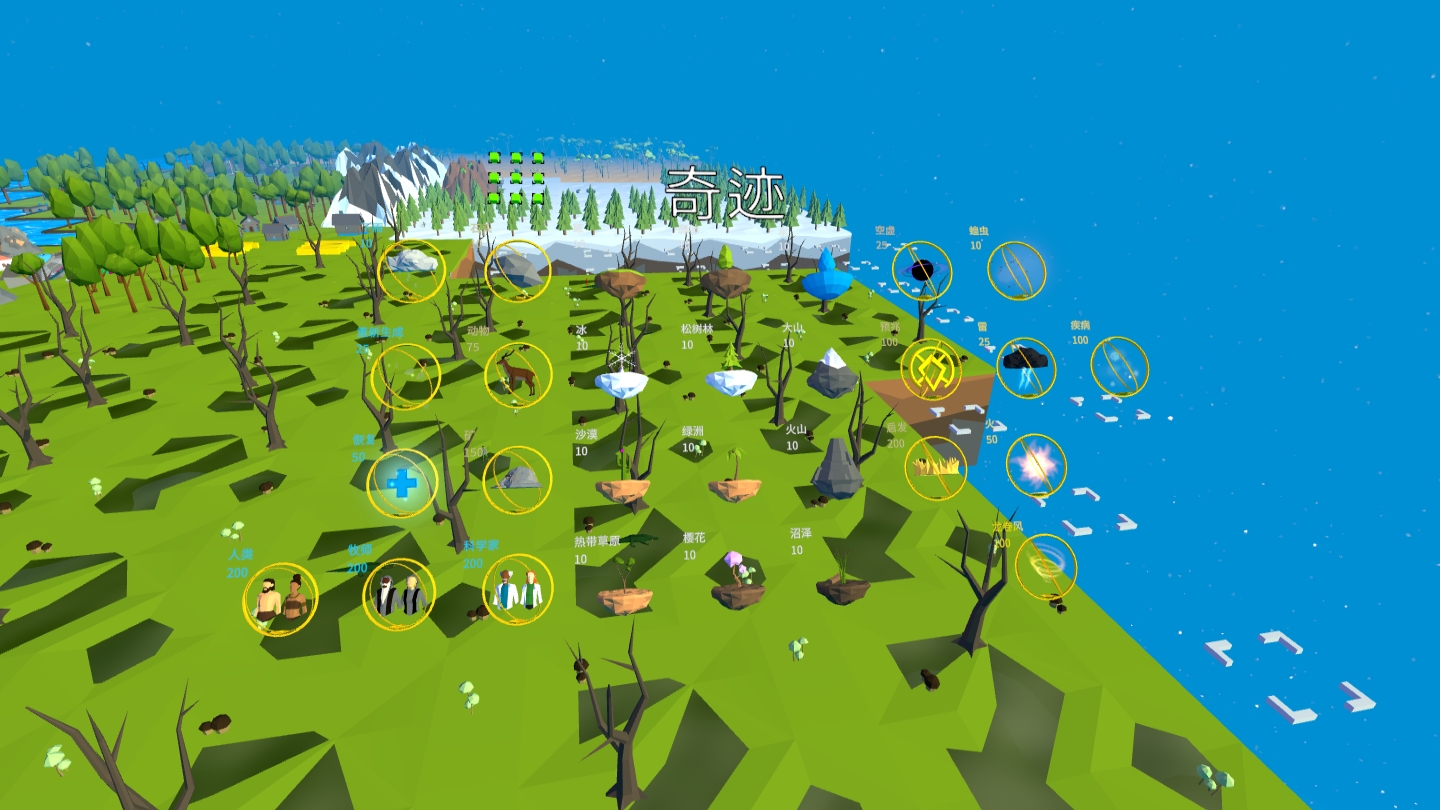Select the 人类 humans miracle
The height and width of the screenshot is (810, 1440).
tap(280, 599)
